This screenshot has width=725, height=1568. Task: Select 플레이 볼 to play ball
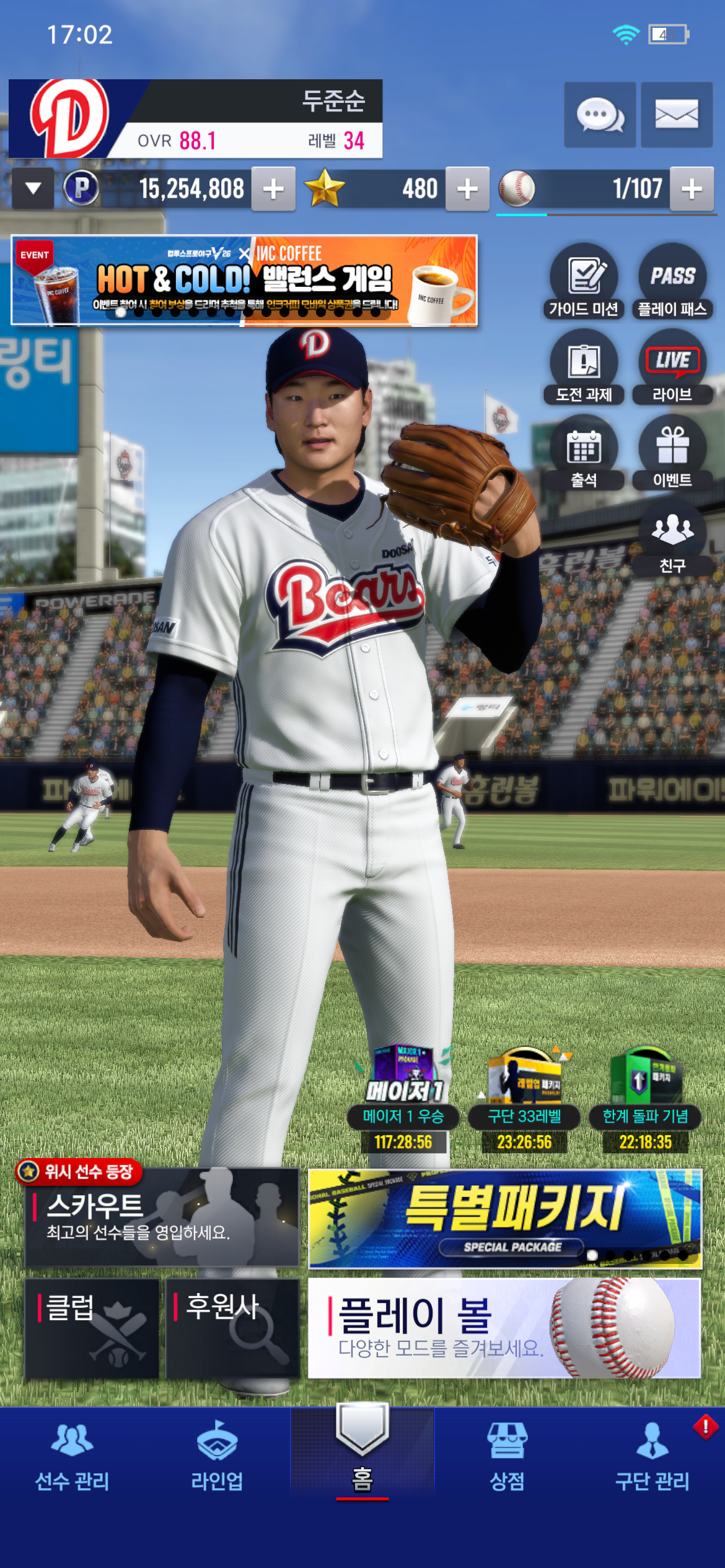coord(504,1328)
